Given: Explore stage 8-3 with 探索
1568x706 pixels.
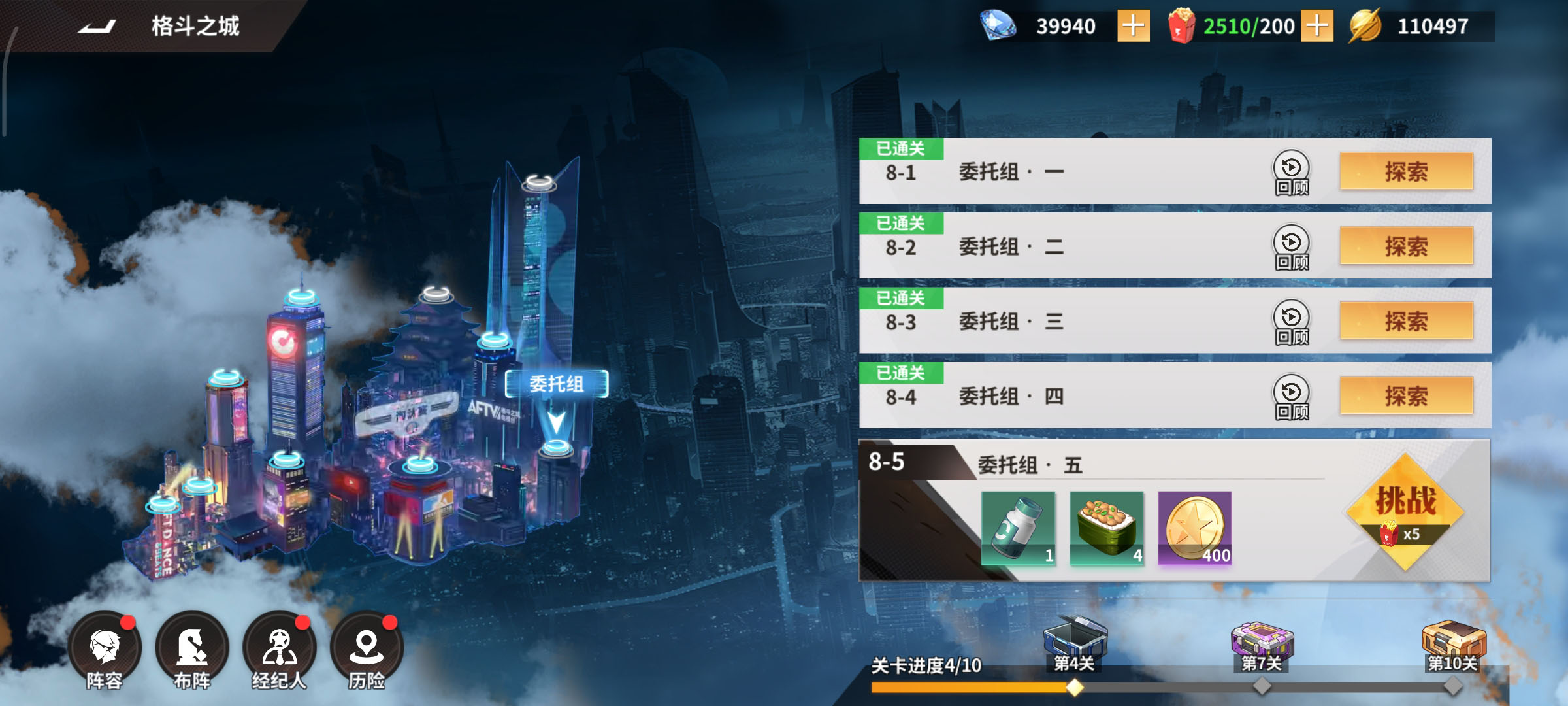Looking at the screenshot, I should [1406, 321].
